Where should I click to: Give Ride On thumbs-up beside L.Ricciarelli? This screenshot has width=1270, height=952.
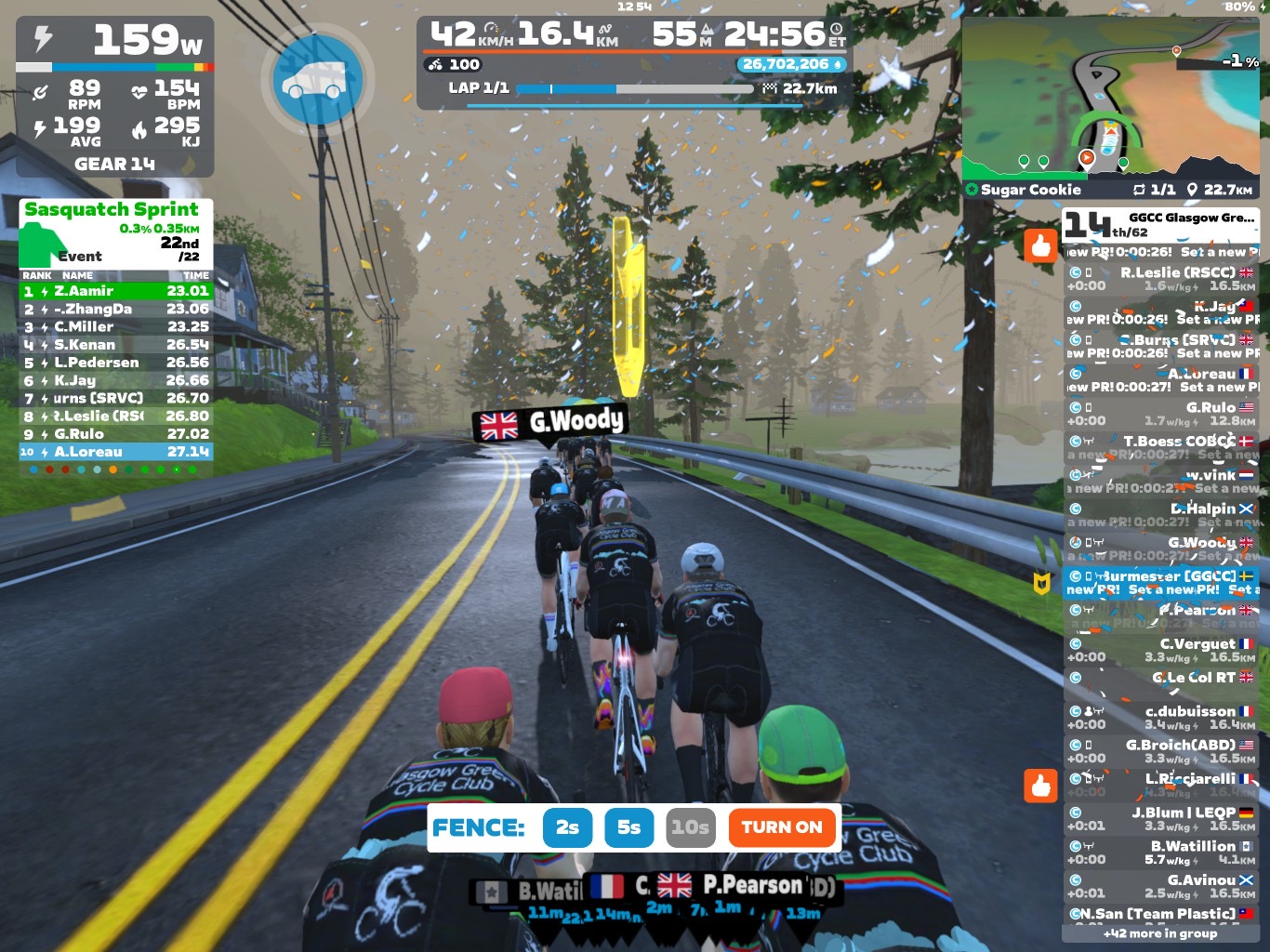pyautogui.click(x=1040, y=786)
